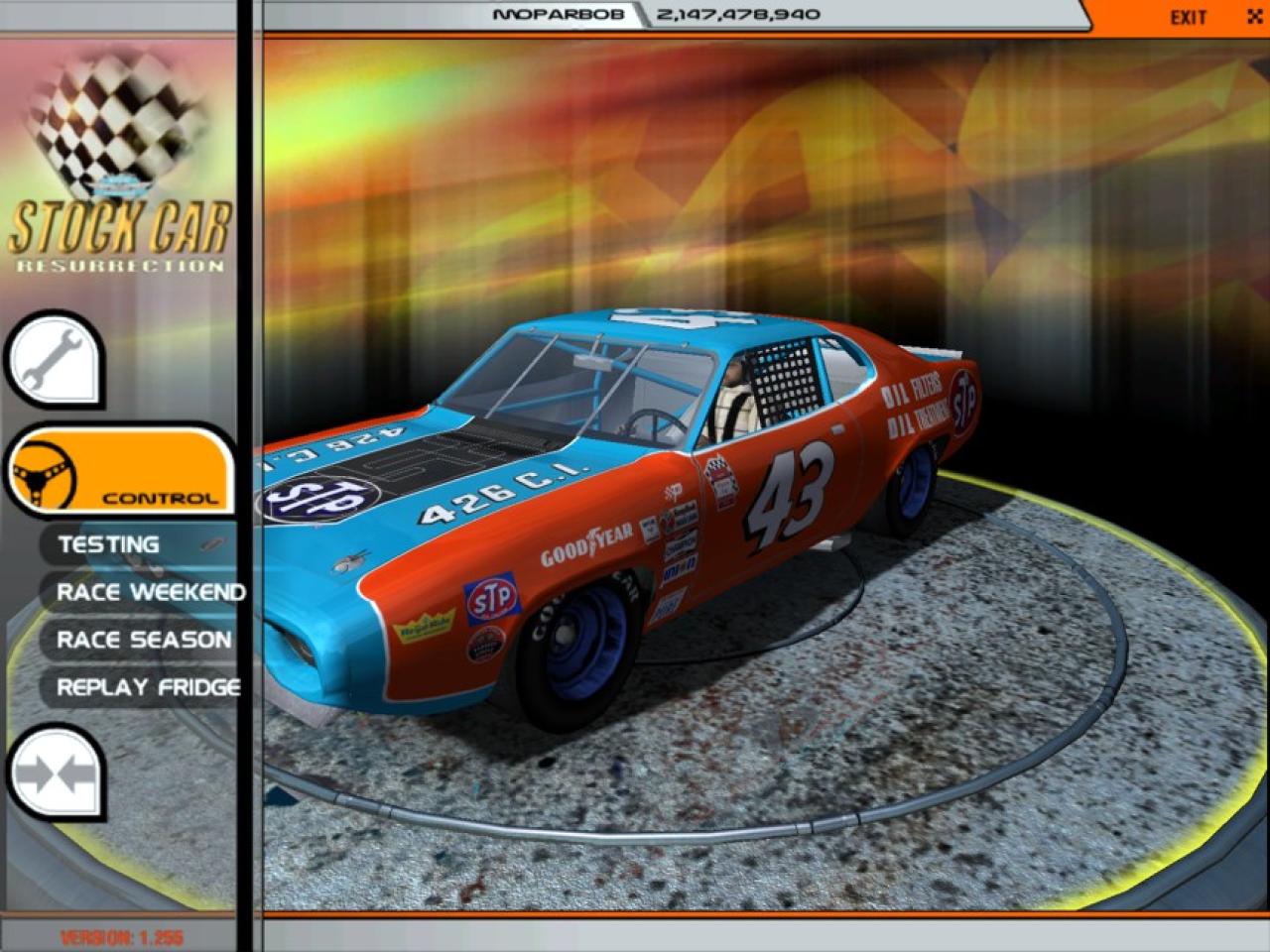Start a Testing session
The height and width of the screenshot is (952, 1270).
coord(108,544)
